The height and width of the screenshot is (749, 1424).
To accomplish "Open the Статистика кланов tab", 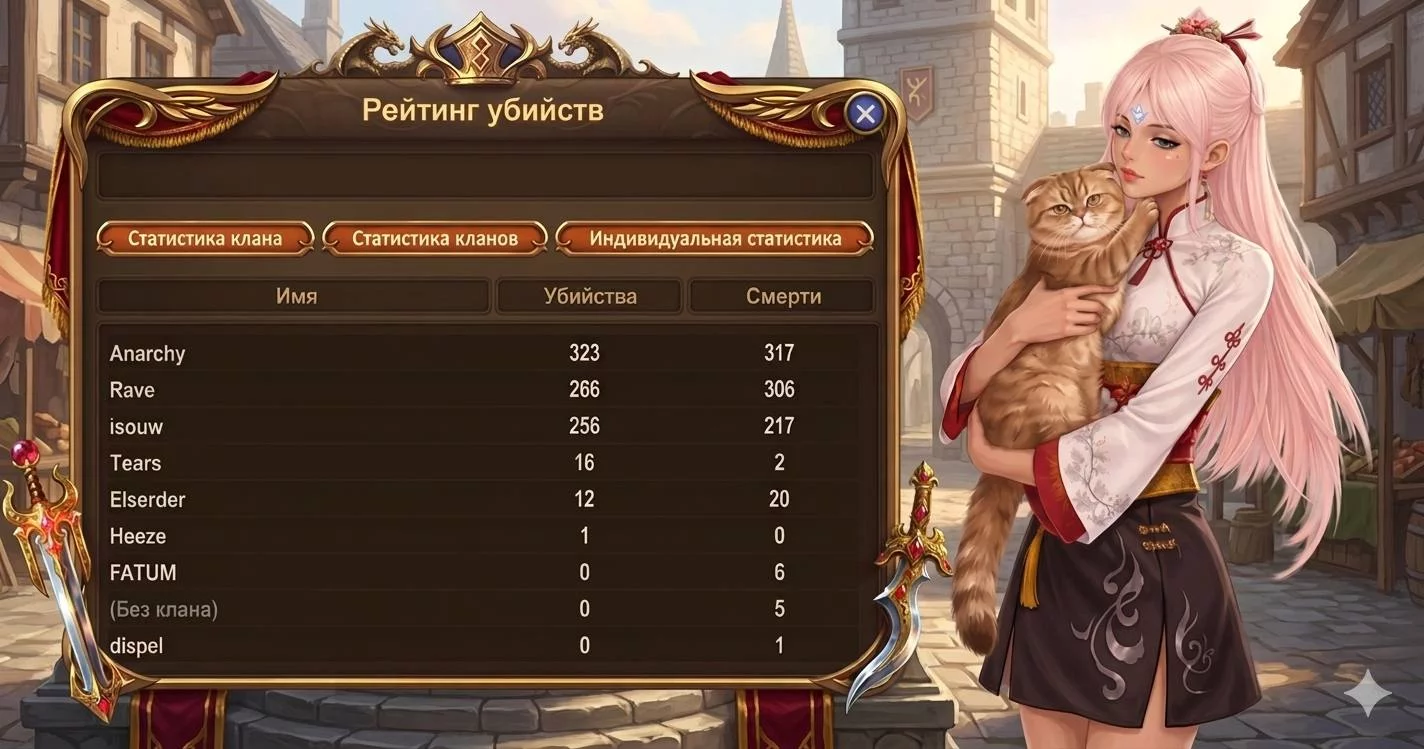I will click(x=435, y=239).
